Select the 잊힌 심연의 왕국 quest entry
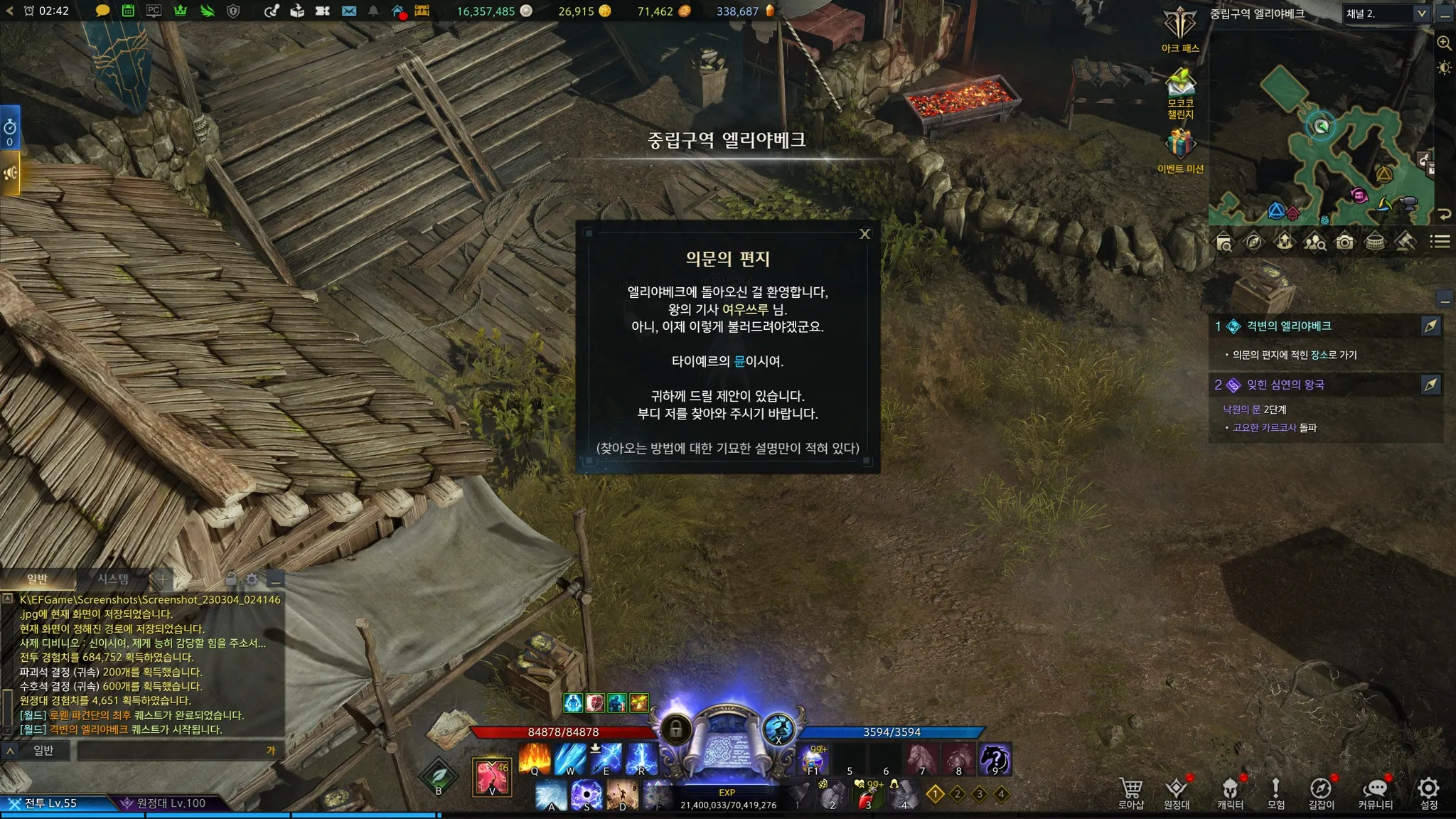 (x=1285, y=385)
